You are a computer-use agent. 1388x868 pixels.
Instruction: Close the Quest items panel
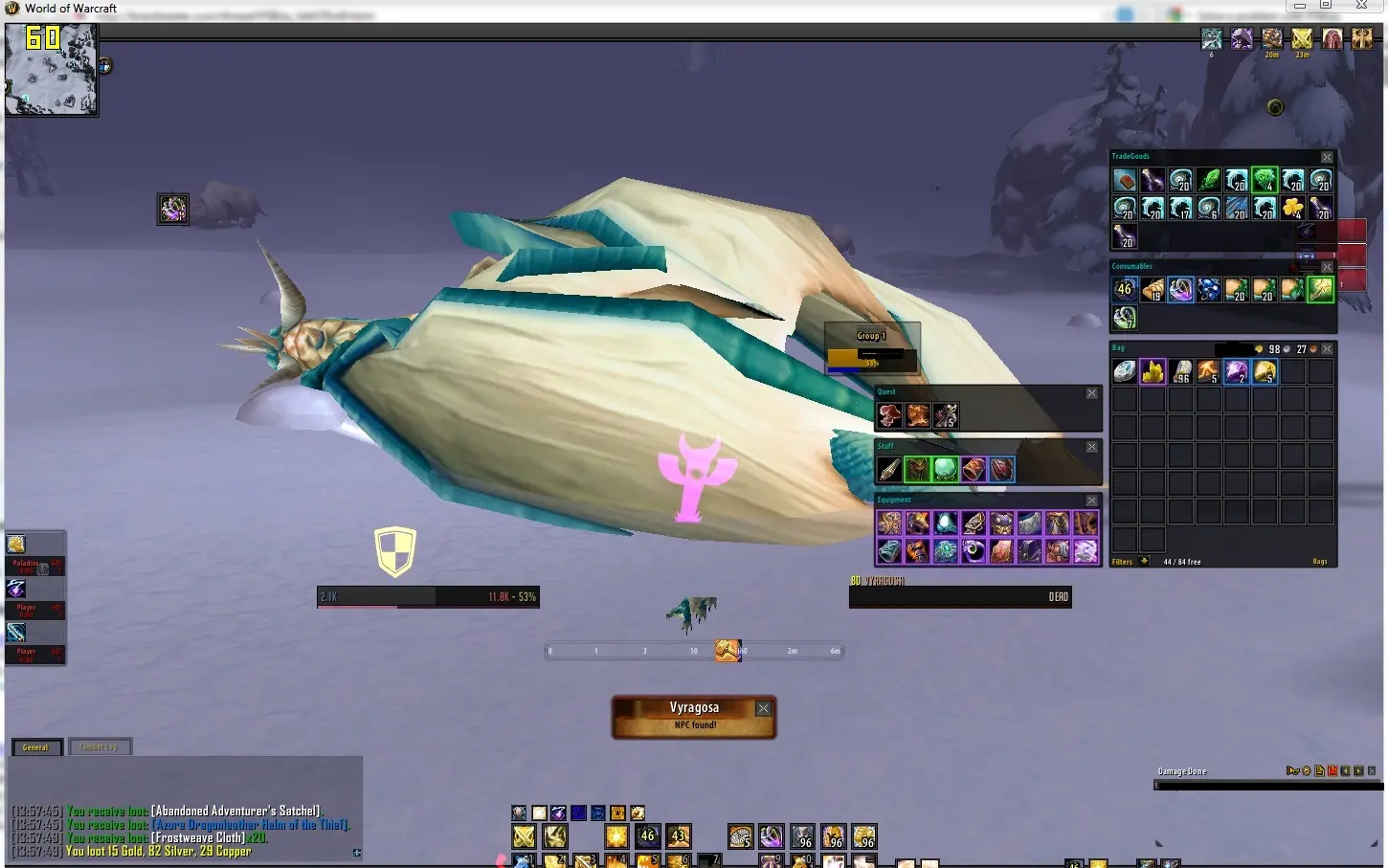click(1091, 392)
